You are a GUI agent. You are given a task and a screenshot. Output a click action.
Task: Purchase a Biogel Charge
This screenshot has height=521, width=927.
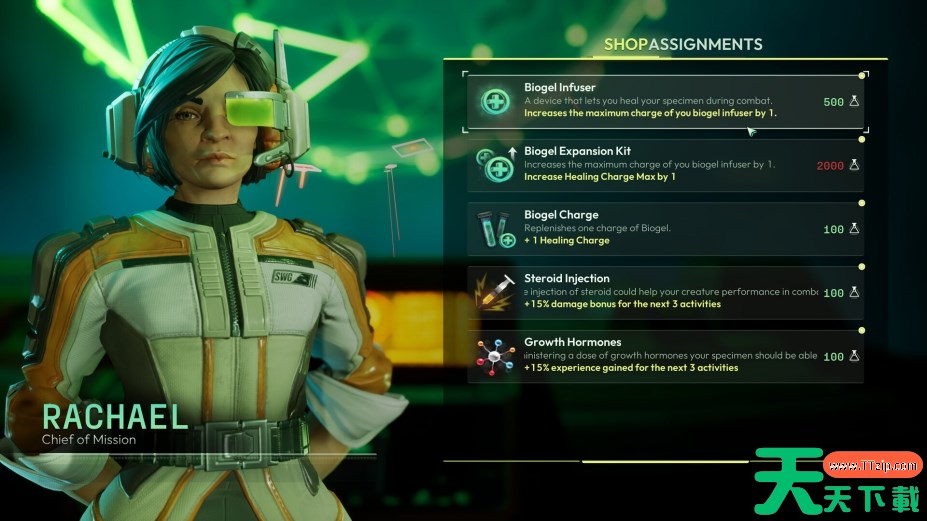click(665, 229)
